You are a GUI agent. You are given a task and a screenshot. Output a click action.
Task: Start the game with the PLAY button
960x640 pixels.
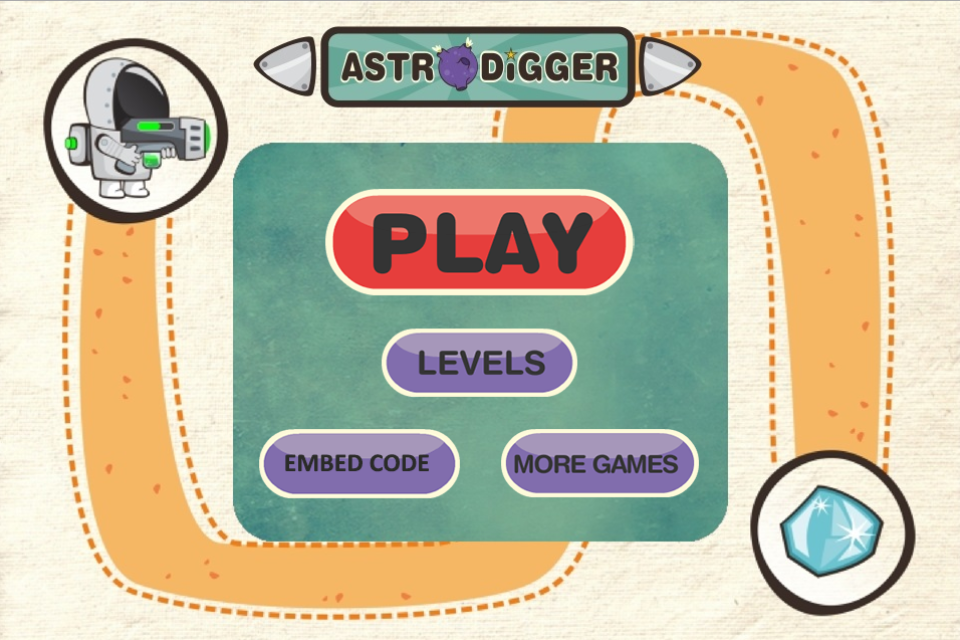479,242
